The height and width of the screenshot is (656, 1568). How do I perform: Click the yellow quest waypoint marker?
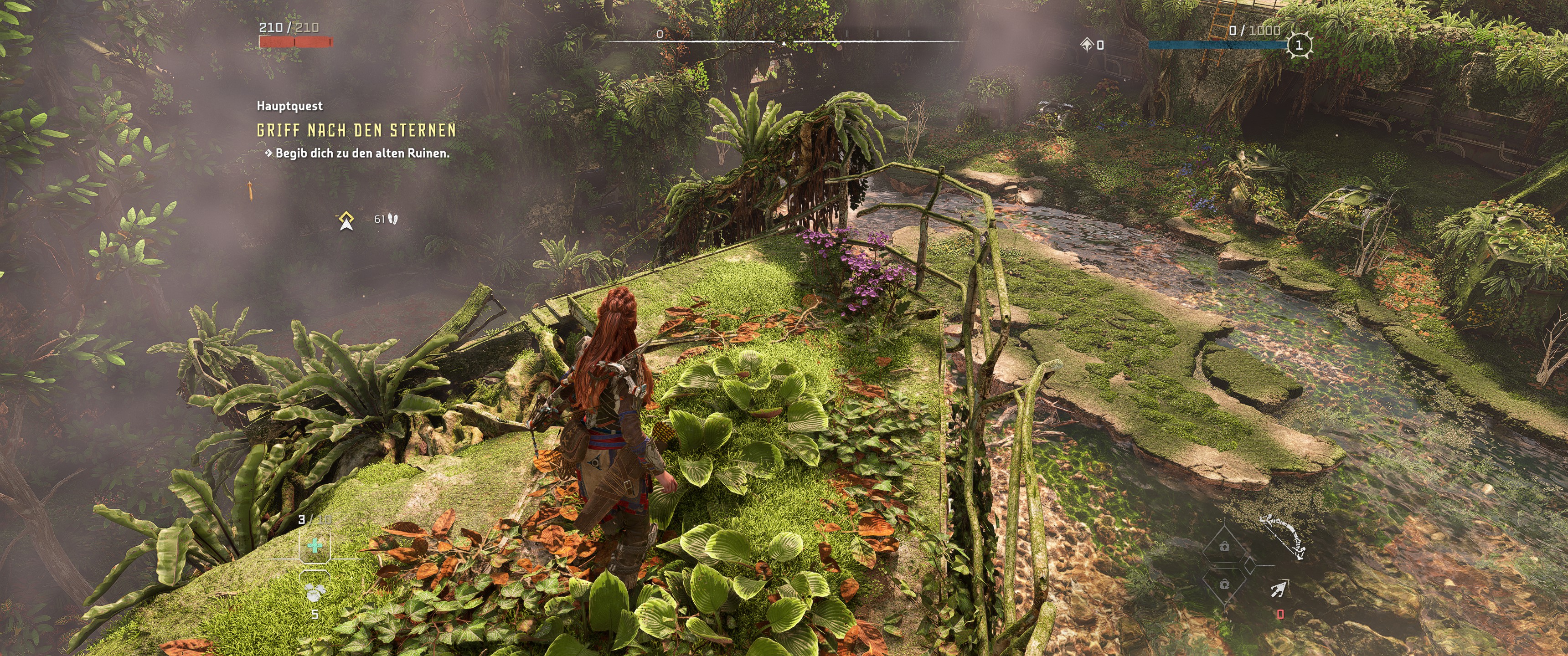click(347, 220)
